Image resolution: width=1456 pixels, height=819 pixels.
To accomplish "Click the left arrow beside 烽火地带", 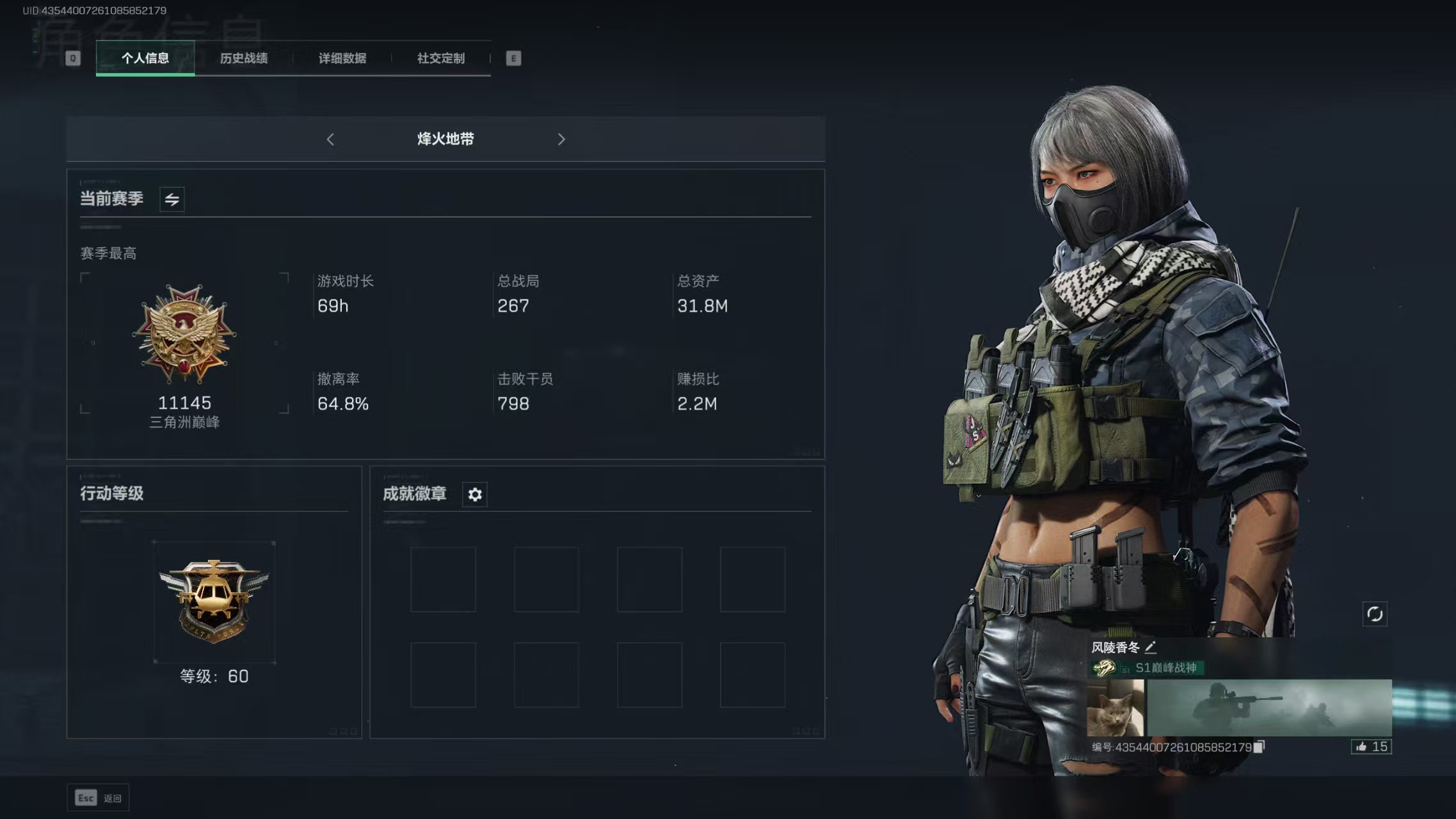I will coord(330,139).
